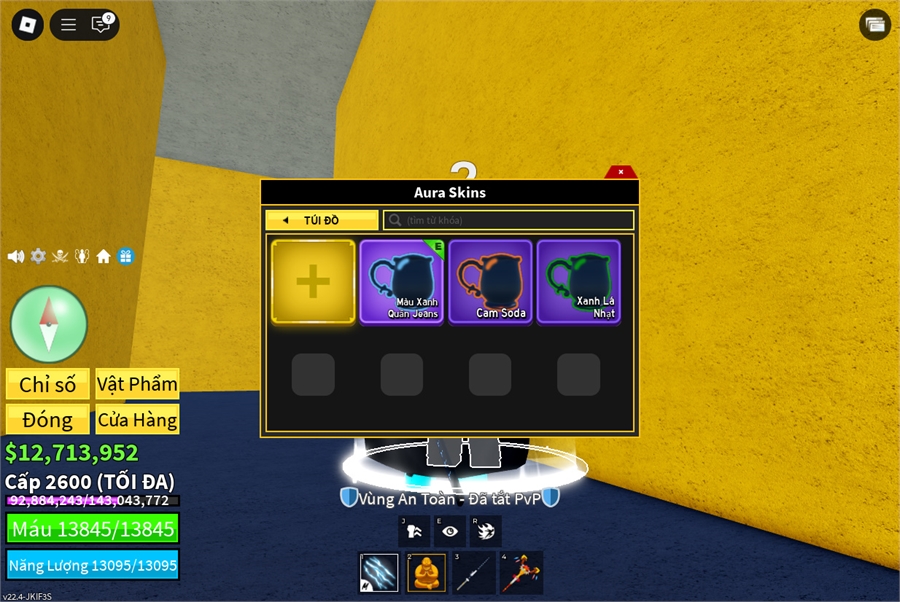The image size is (900, 602).
Task: Click the white house home icon
Action: tap(103, 256)
